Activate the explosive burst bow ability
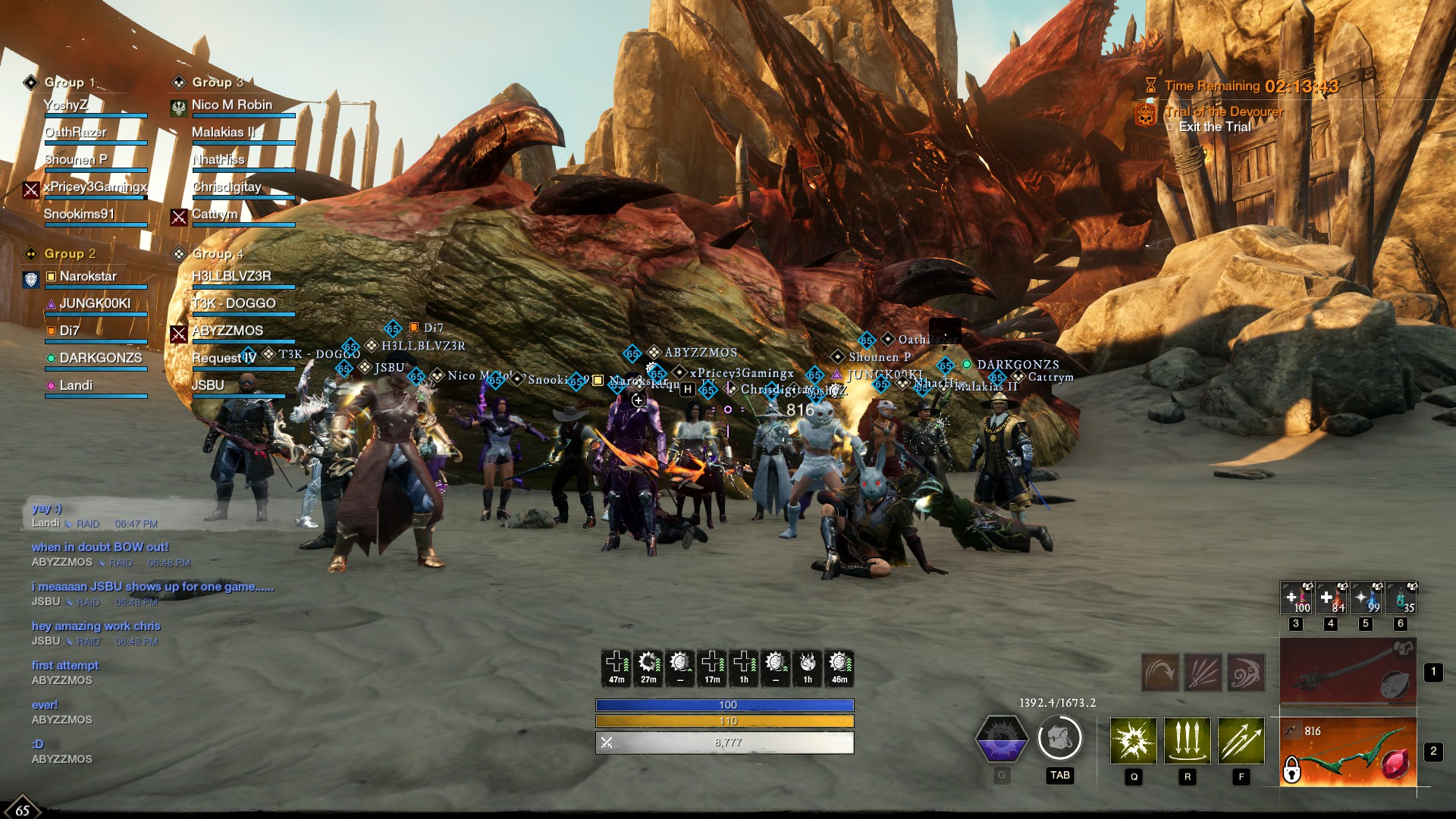 coord(1134,740)
